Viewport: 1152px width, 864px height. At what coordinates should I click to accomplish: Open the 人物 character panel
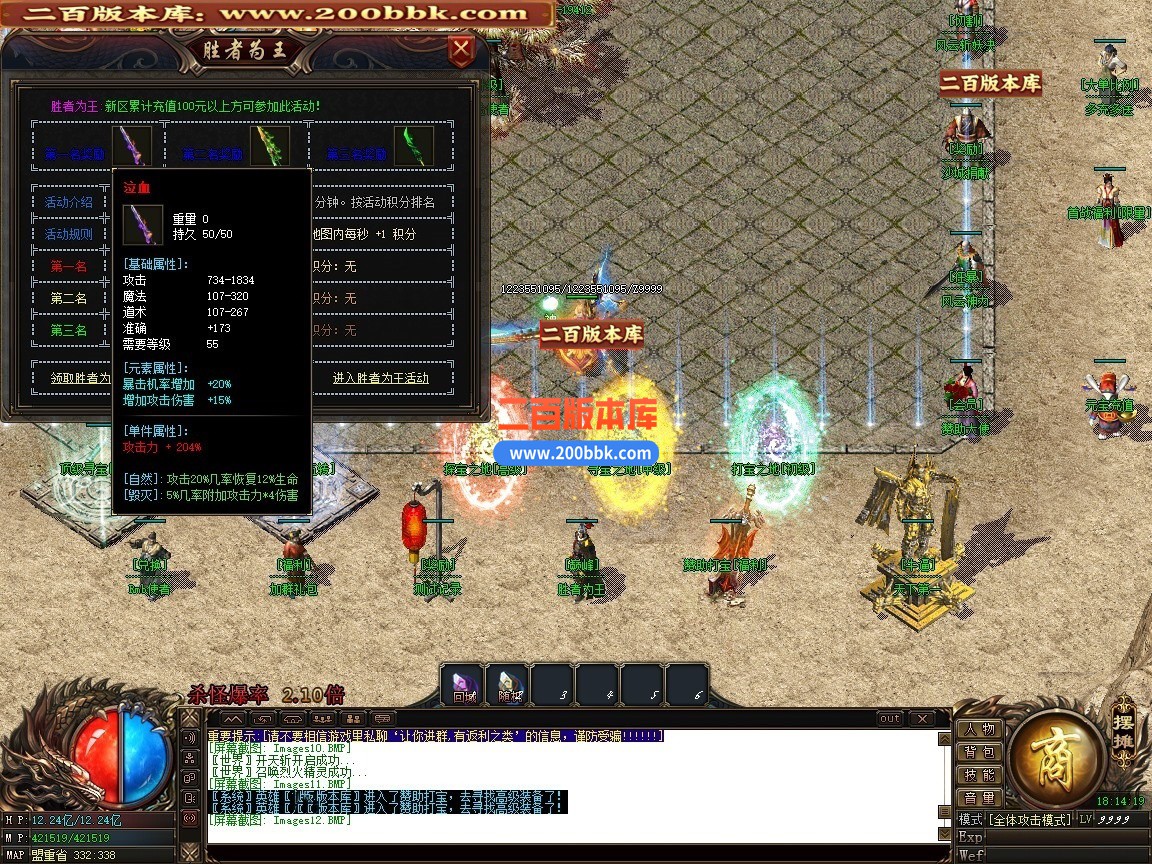click(x=979, y=729)
